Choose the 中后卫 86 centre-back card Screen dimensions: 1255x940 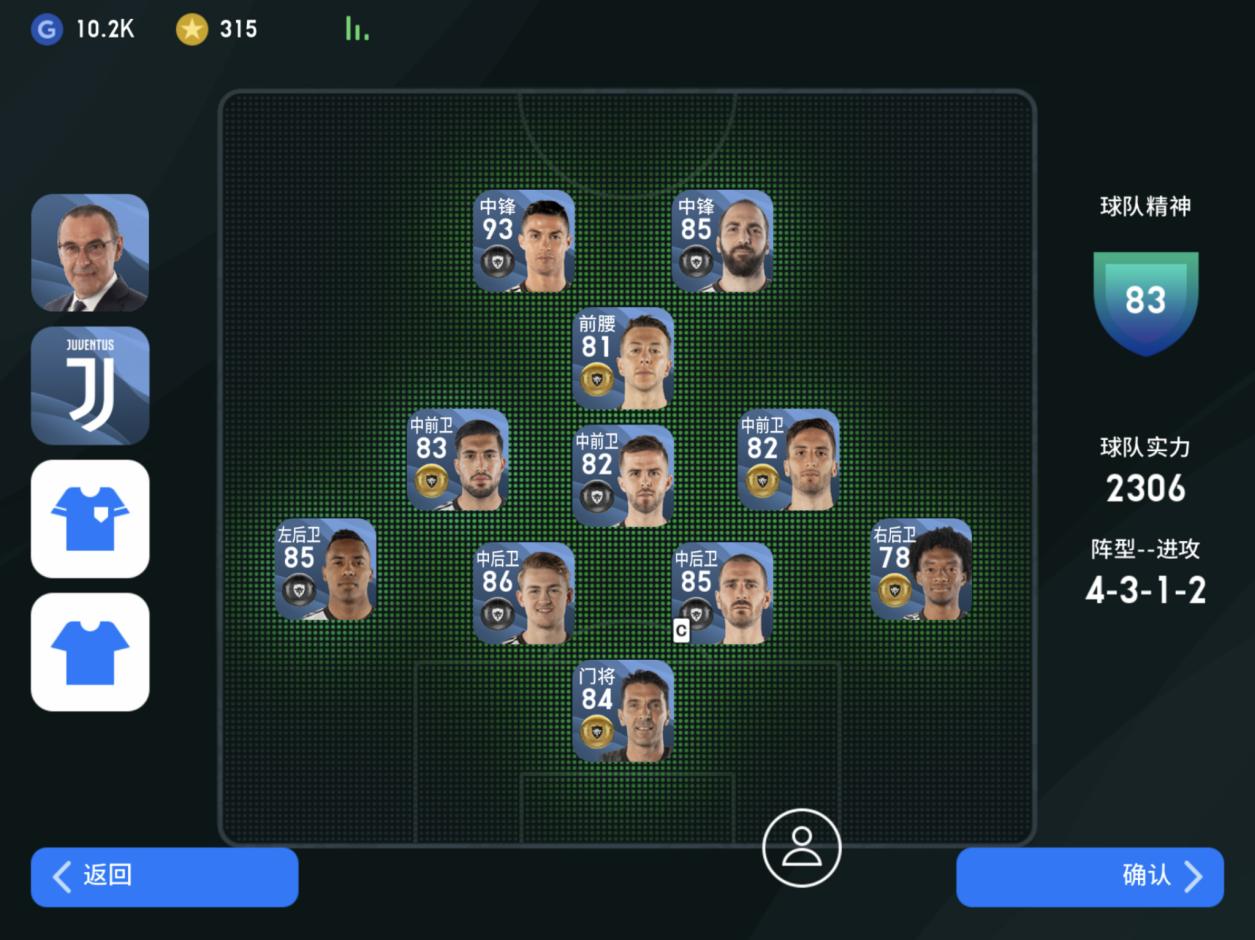[x=524, y=593]
